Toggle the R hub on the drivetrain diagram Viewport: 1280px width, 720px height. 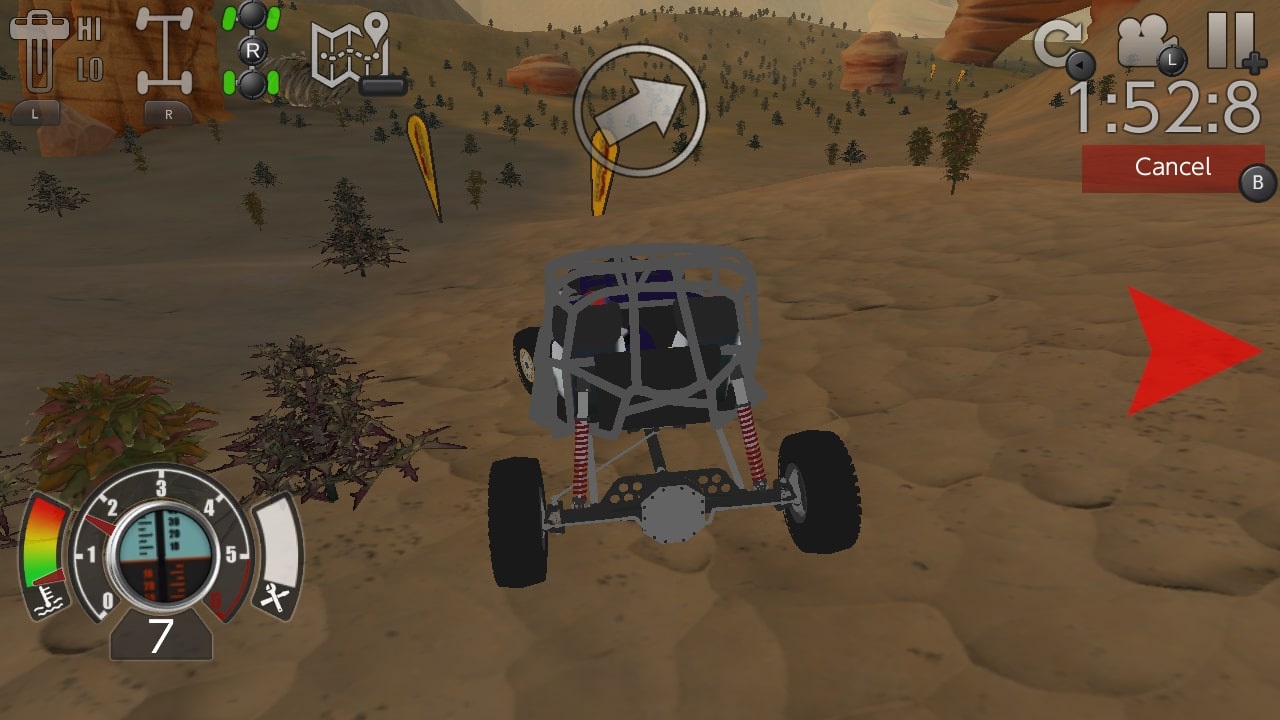(253, 48)
